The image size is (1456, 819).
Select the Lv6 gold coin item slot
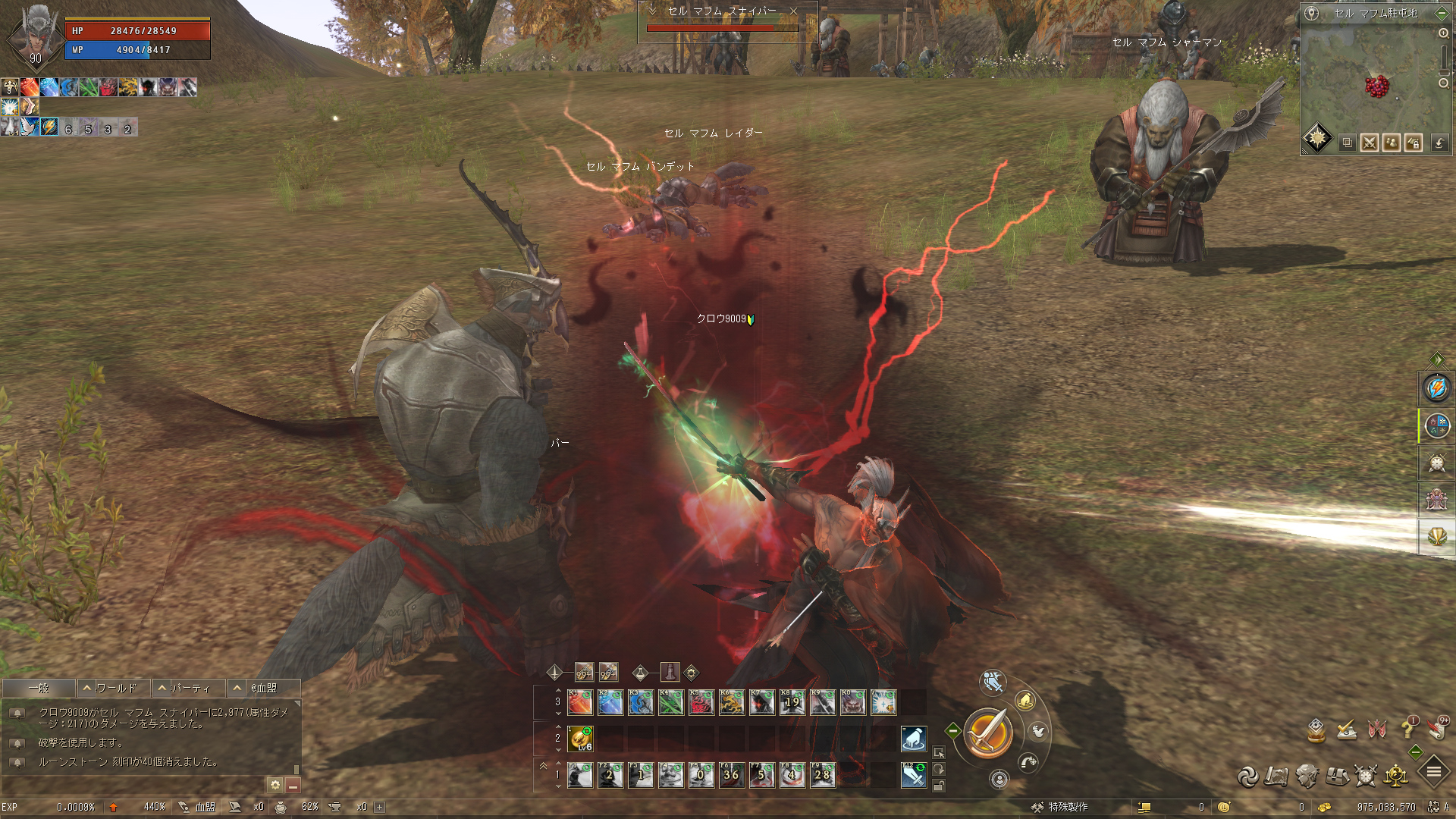pyautogui.click(x=581, y=738)
